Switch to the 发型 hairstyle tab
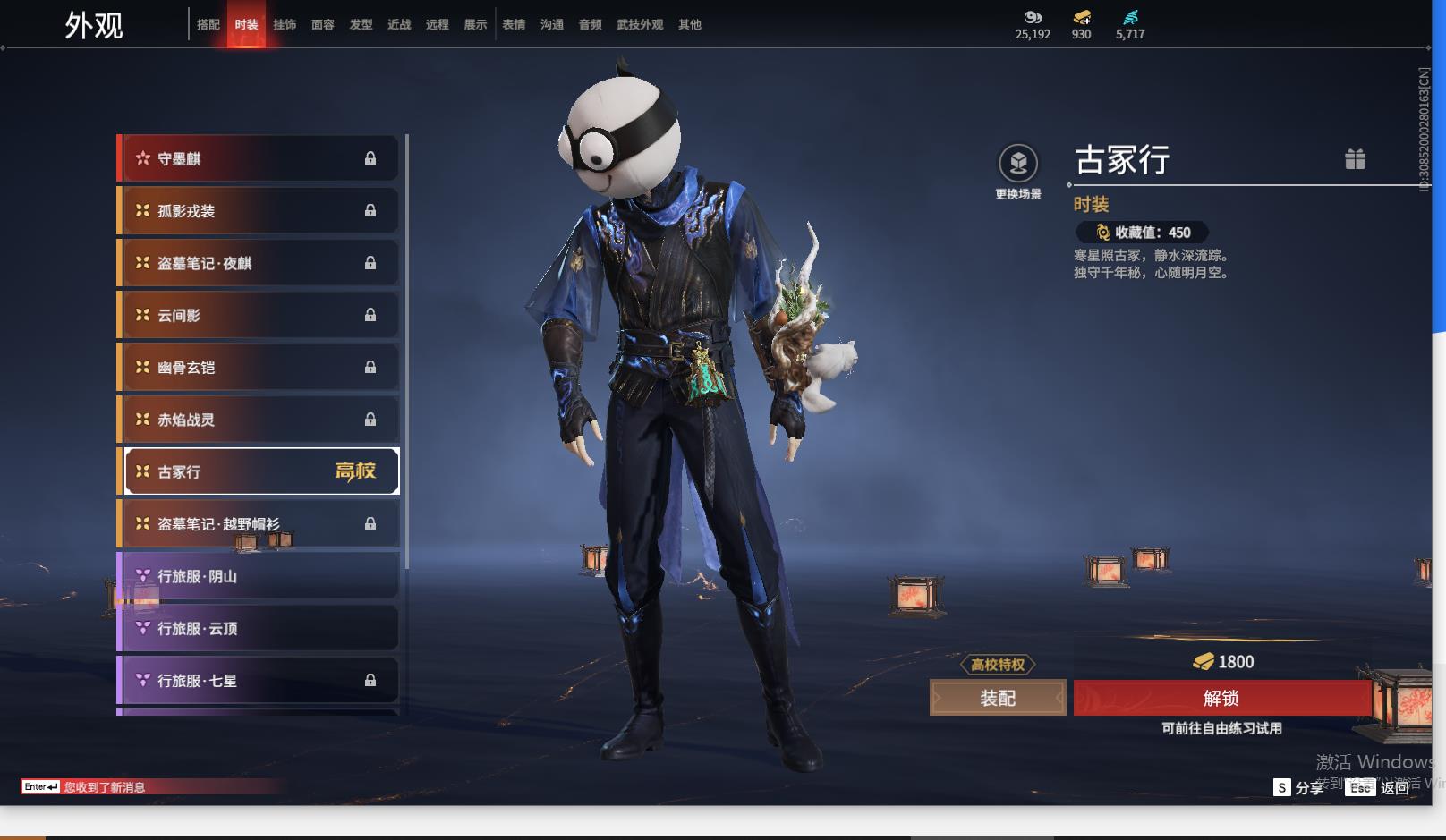The height and width of the screenshot is (840, 1446). click(x=361, y=25)
